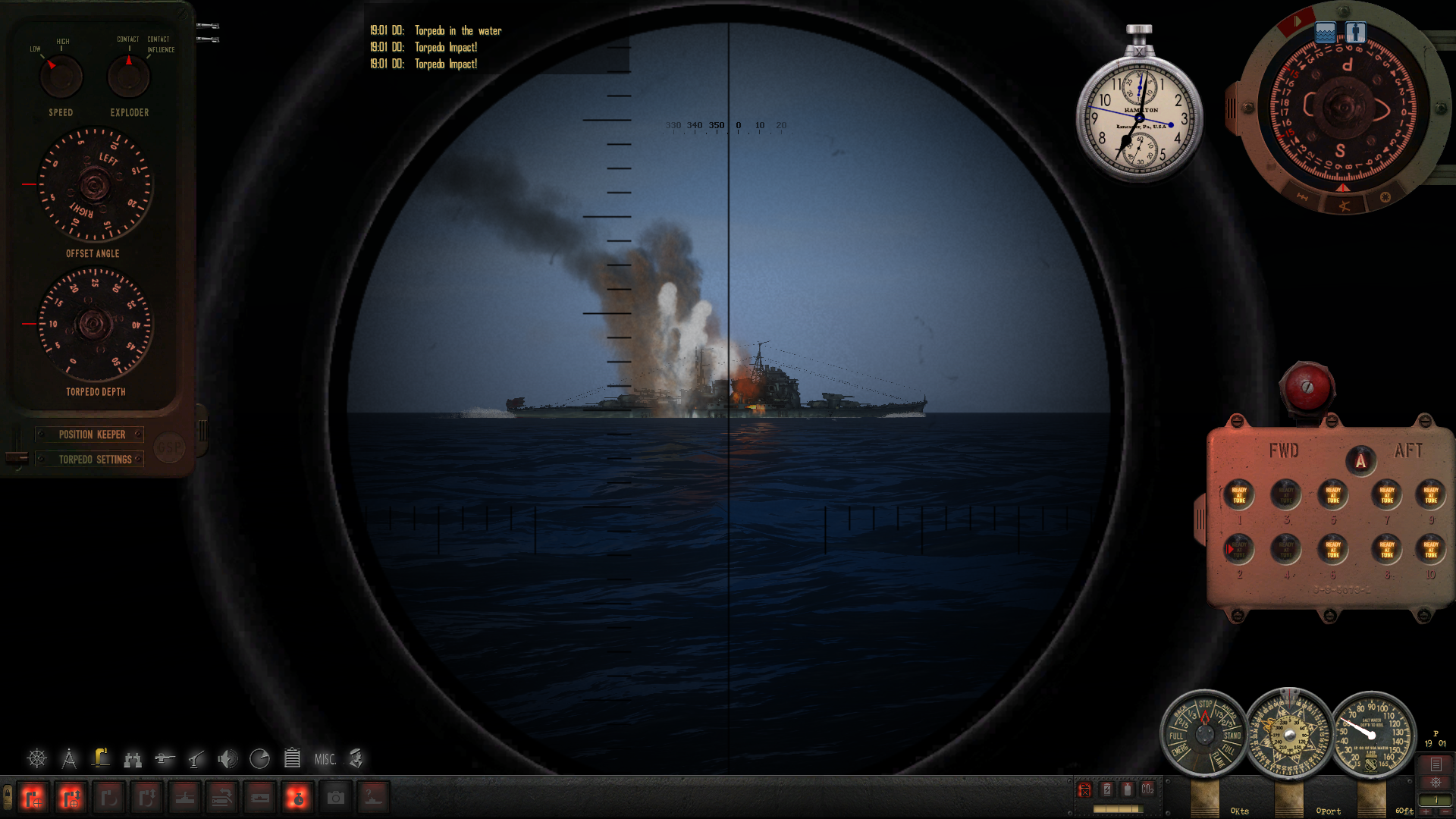Click the CO2 indicator button
The image size is (1456, 819).
(1147, 789)
